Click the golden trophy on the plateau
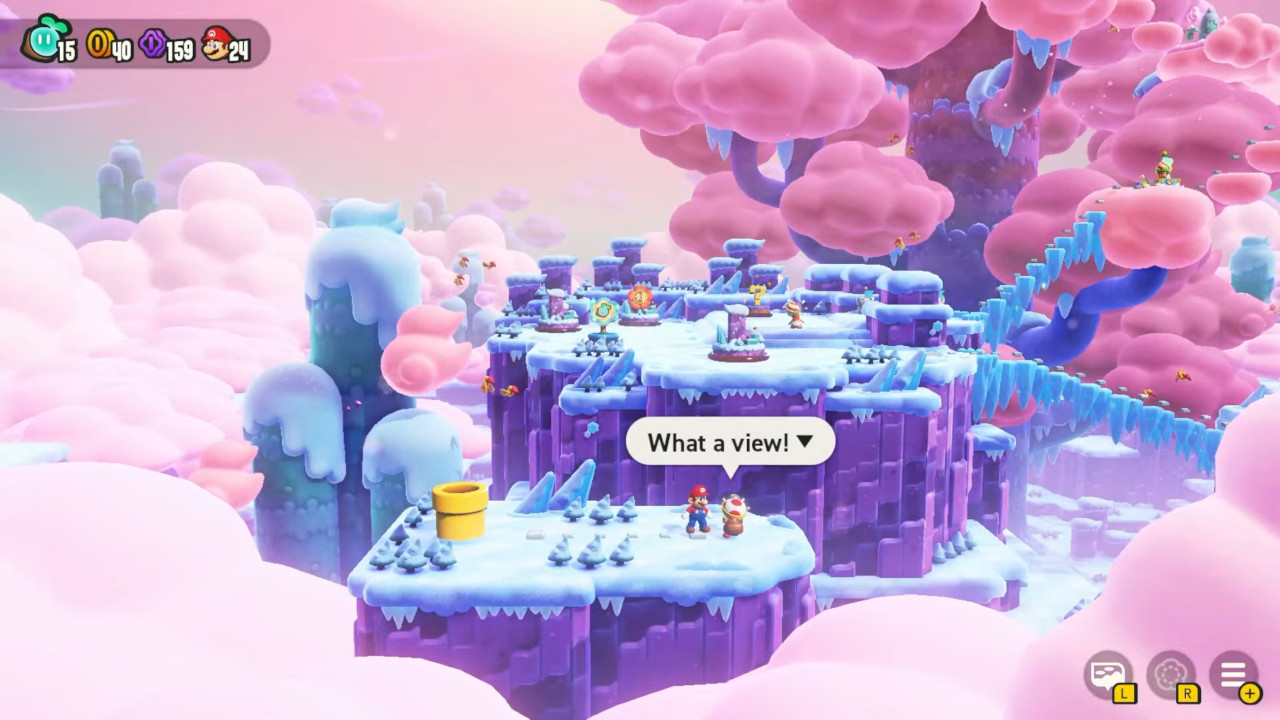The image size is (1280, 720). click(x=758, y=295)
